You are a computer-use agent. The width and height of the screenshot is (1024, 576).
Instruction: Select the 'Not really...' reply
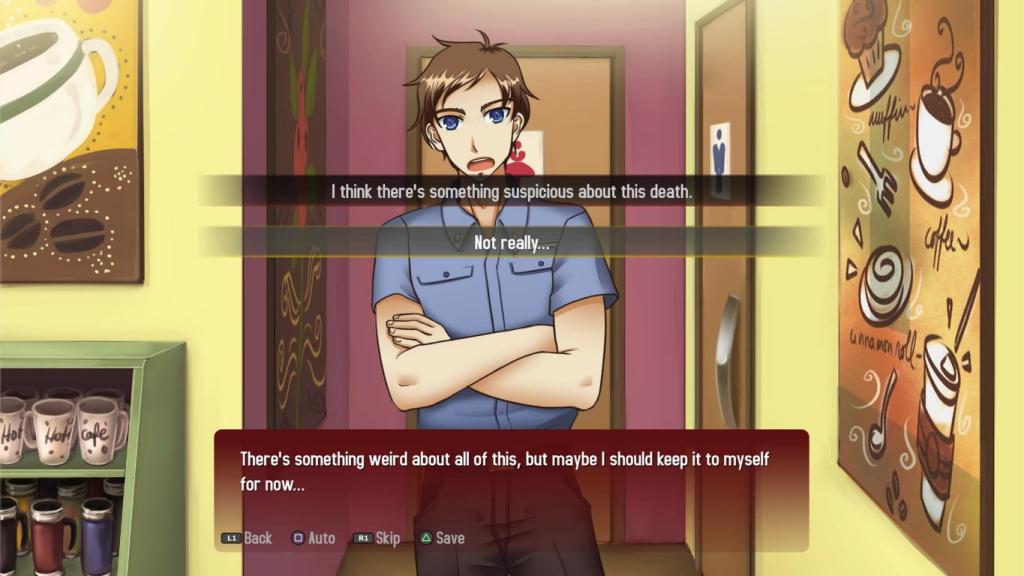coord(511,242)
